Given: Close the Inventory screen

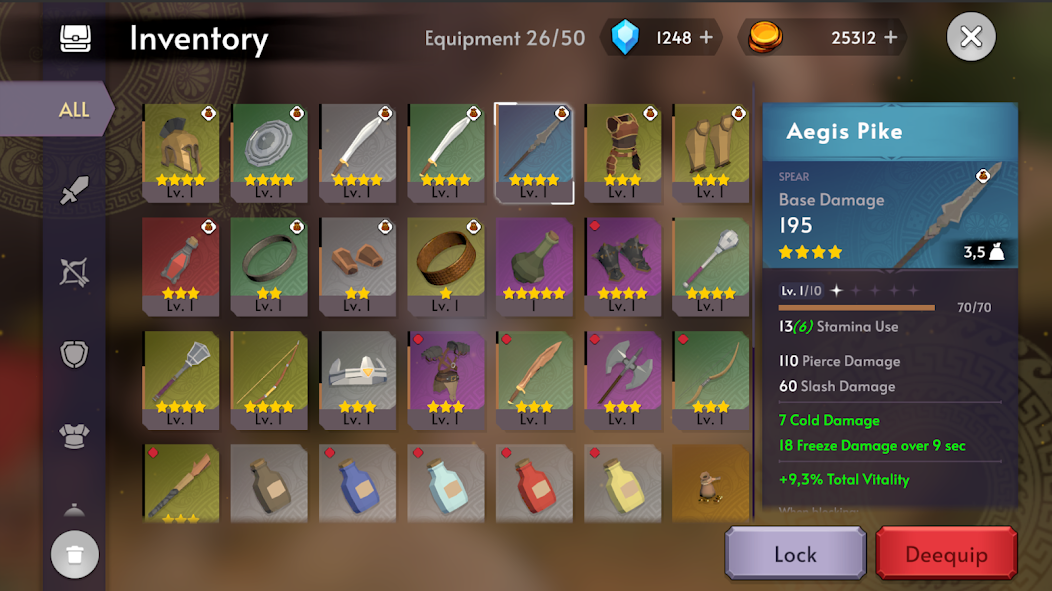Looking at the screenshot, I should click(x=970, y=38).
